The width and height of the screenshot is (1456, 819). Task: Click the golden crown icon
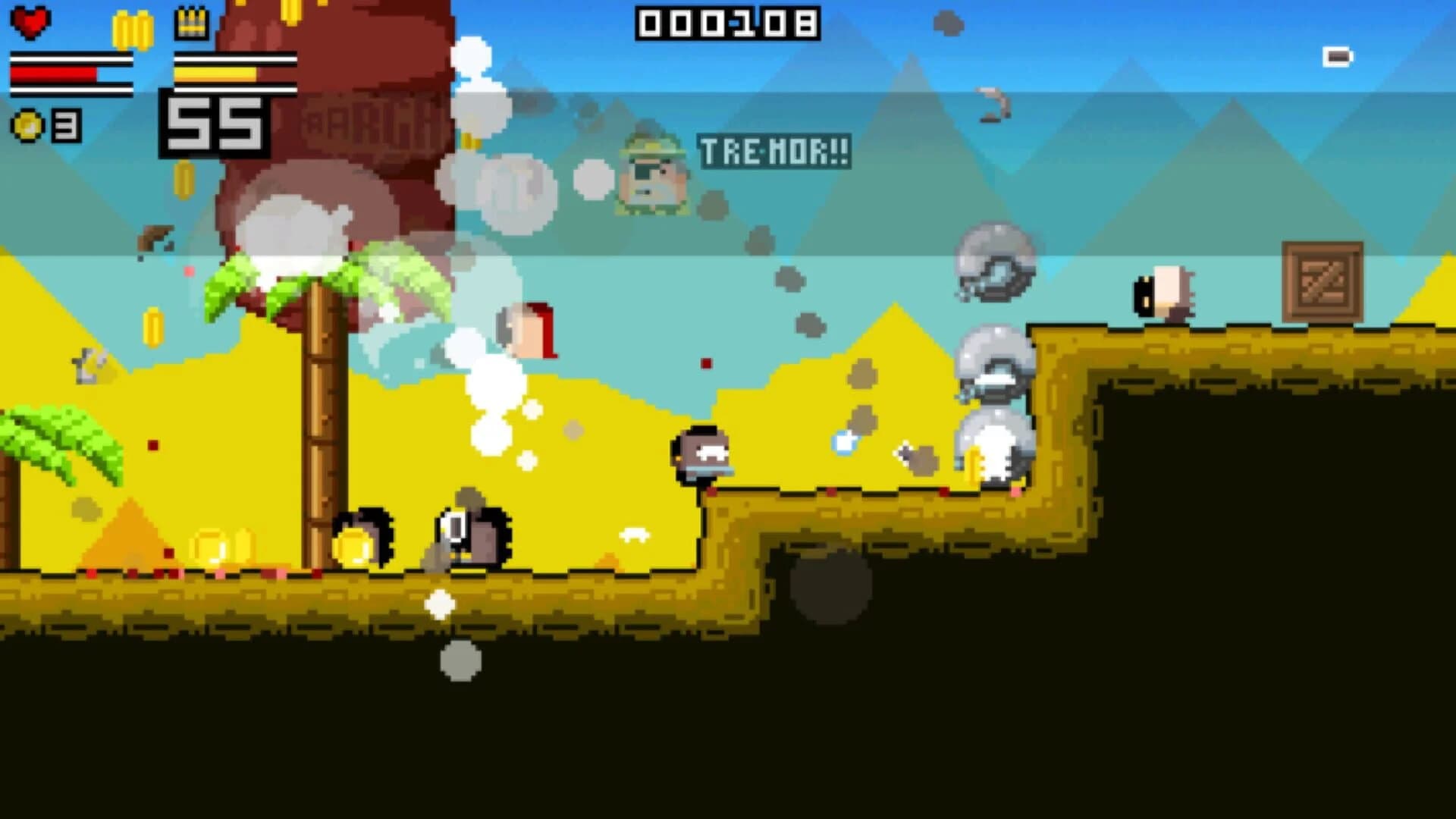pyautogui.click(x=190, y=23)
